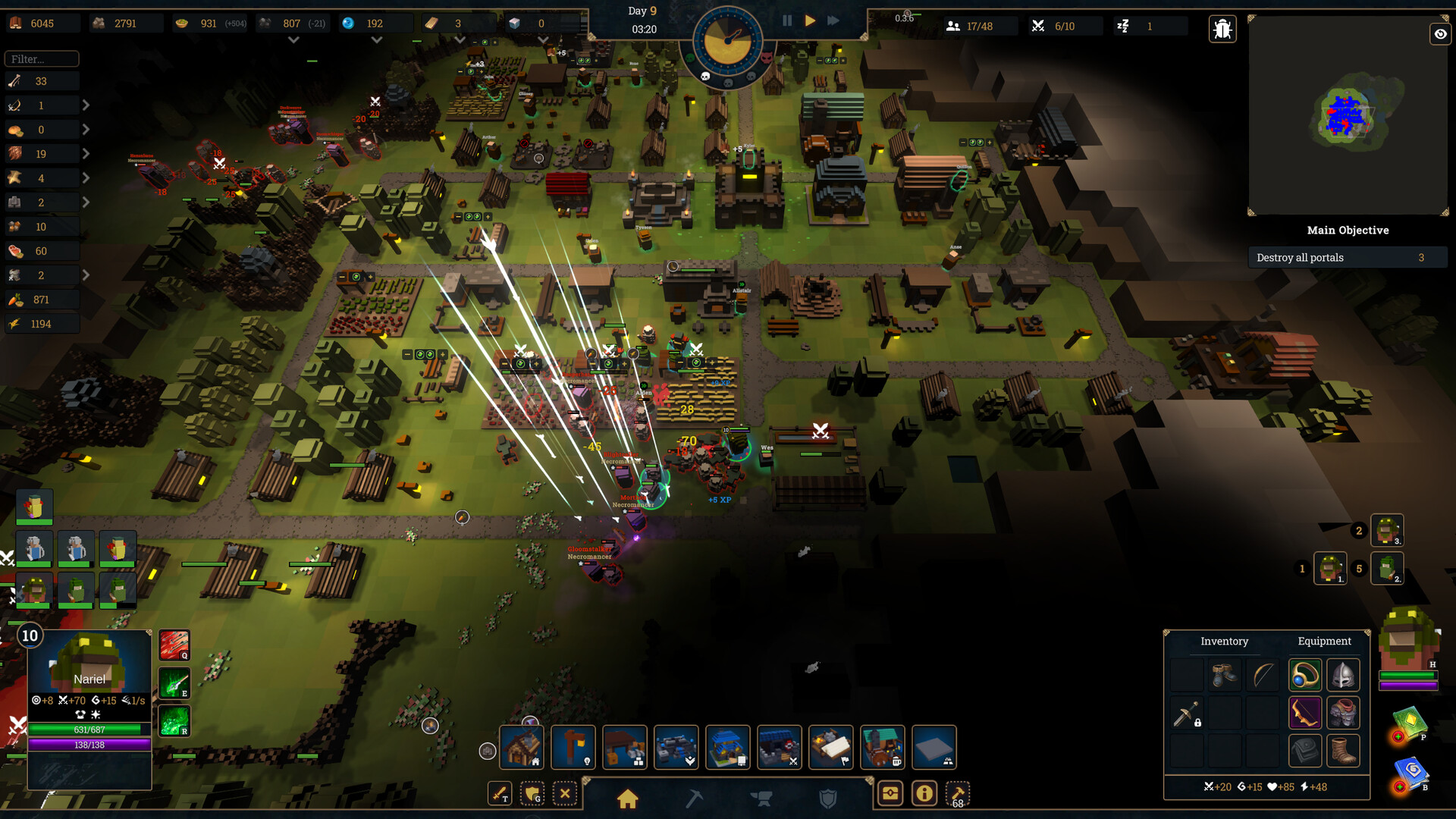Toggle the shield guard mode labeled G
This screenshot has height=819, width=1456.
click(x=533, y=795)
